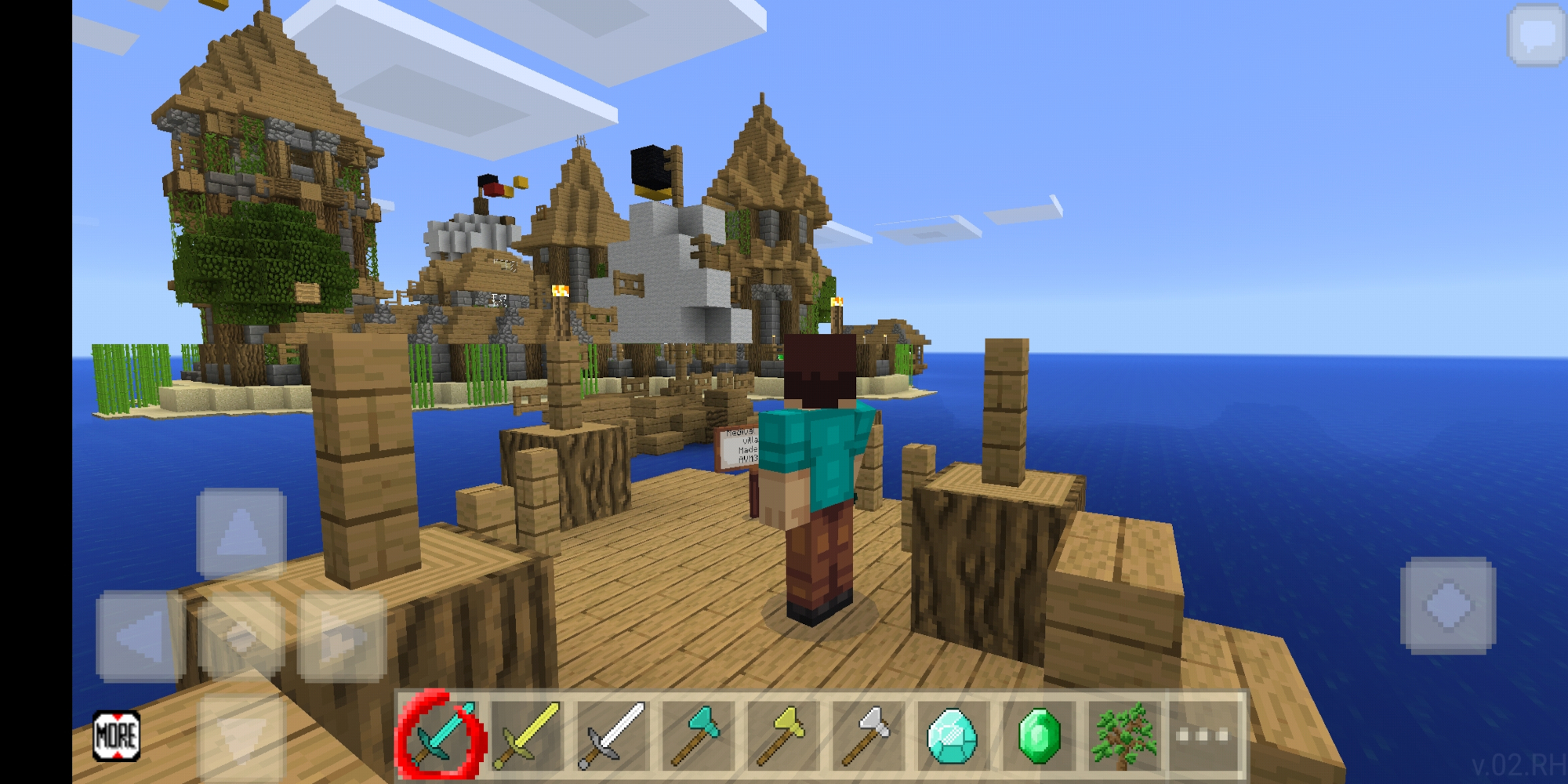
Task: Select the diamond gem hotbar slot
Action: click(x=953, y=735)
